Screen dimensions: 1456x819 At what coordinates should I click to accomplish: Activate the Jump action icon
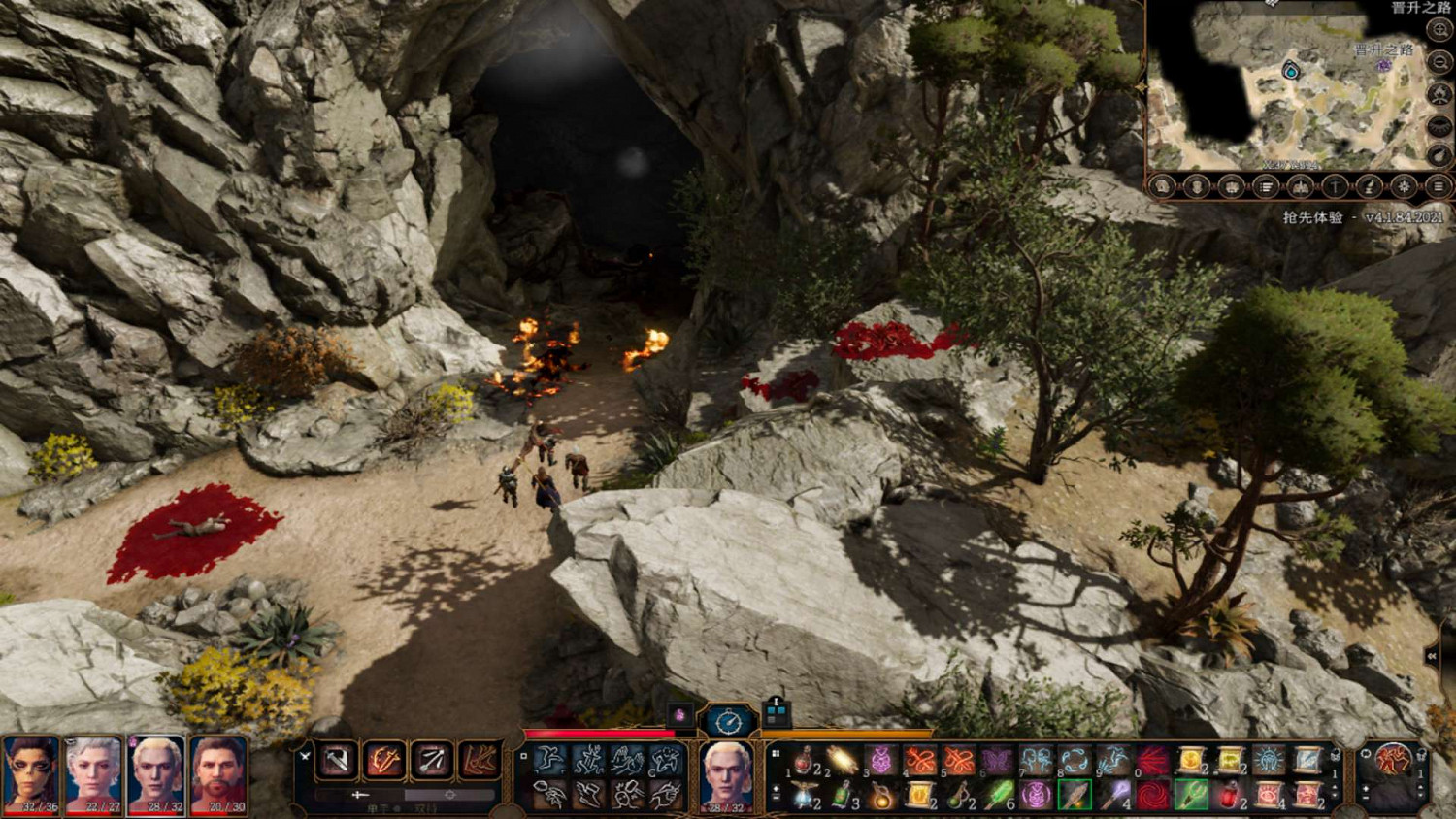549,760
